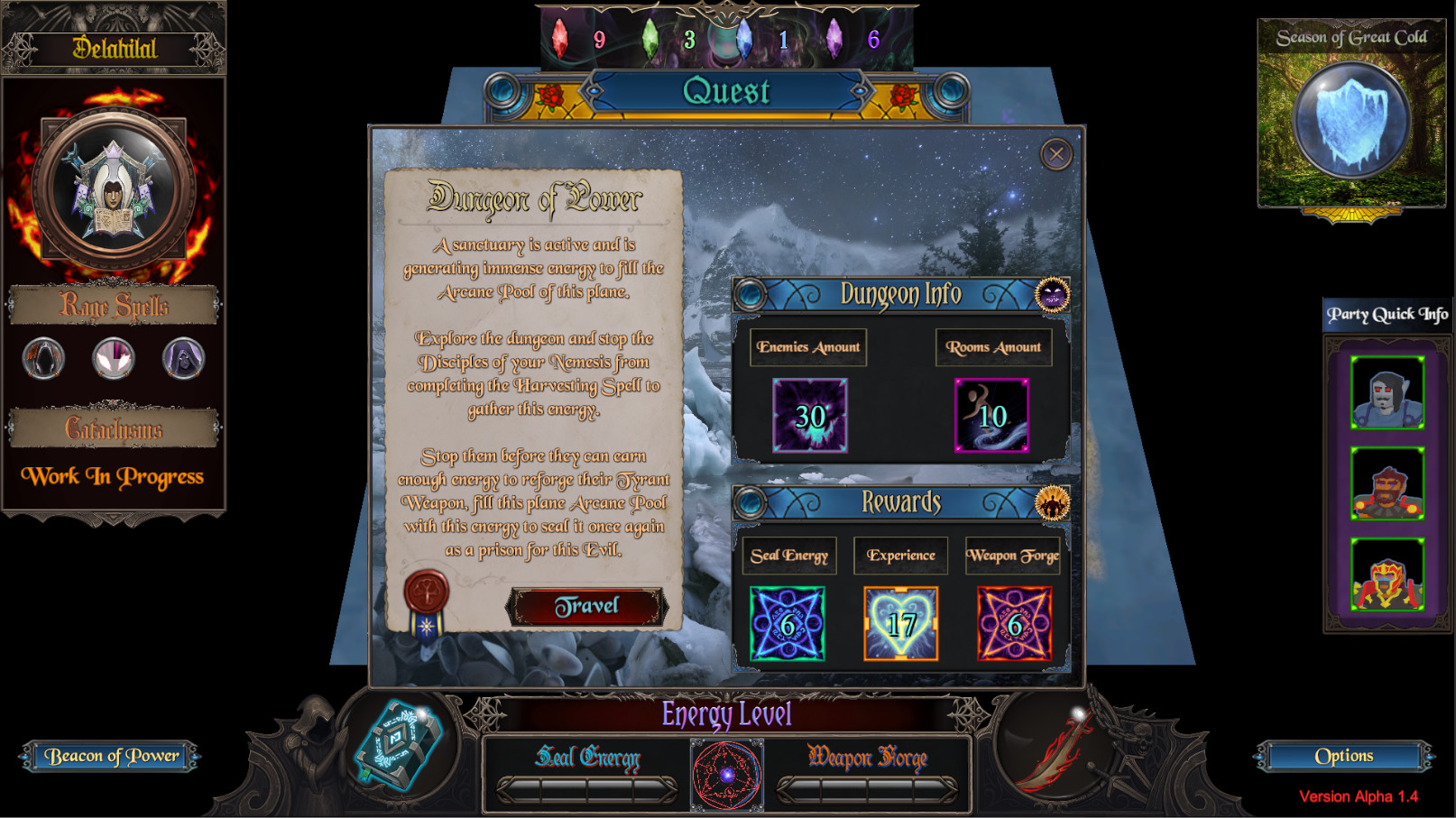Click the golden figures medallion on Rewards
The height and width of the screenshot is (818, 1456).
pyautogui.click(x=1053, y=503)
